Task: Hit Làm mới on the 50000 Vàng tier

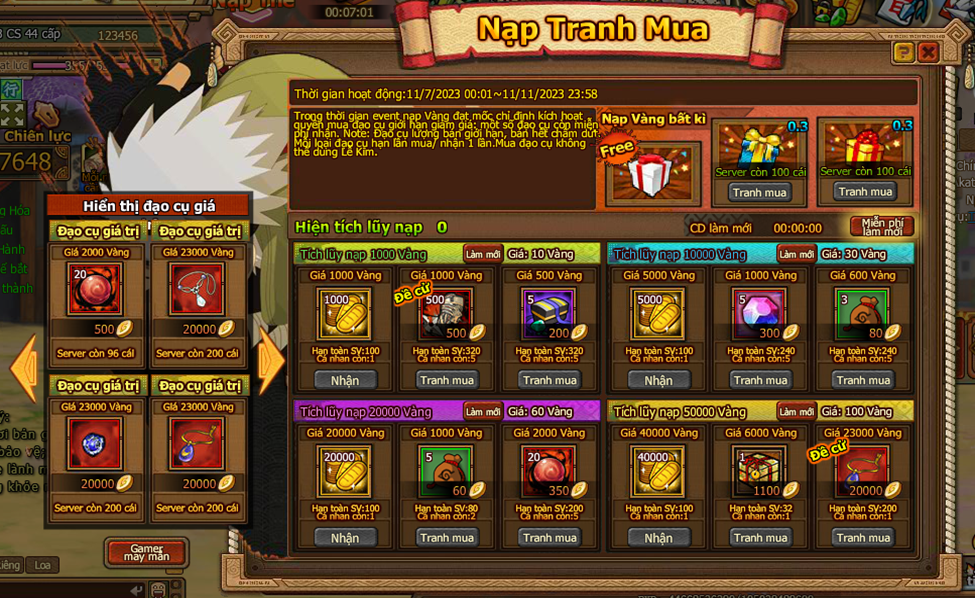Action: [797, 411]
